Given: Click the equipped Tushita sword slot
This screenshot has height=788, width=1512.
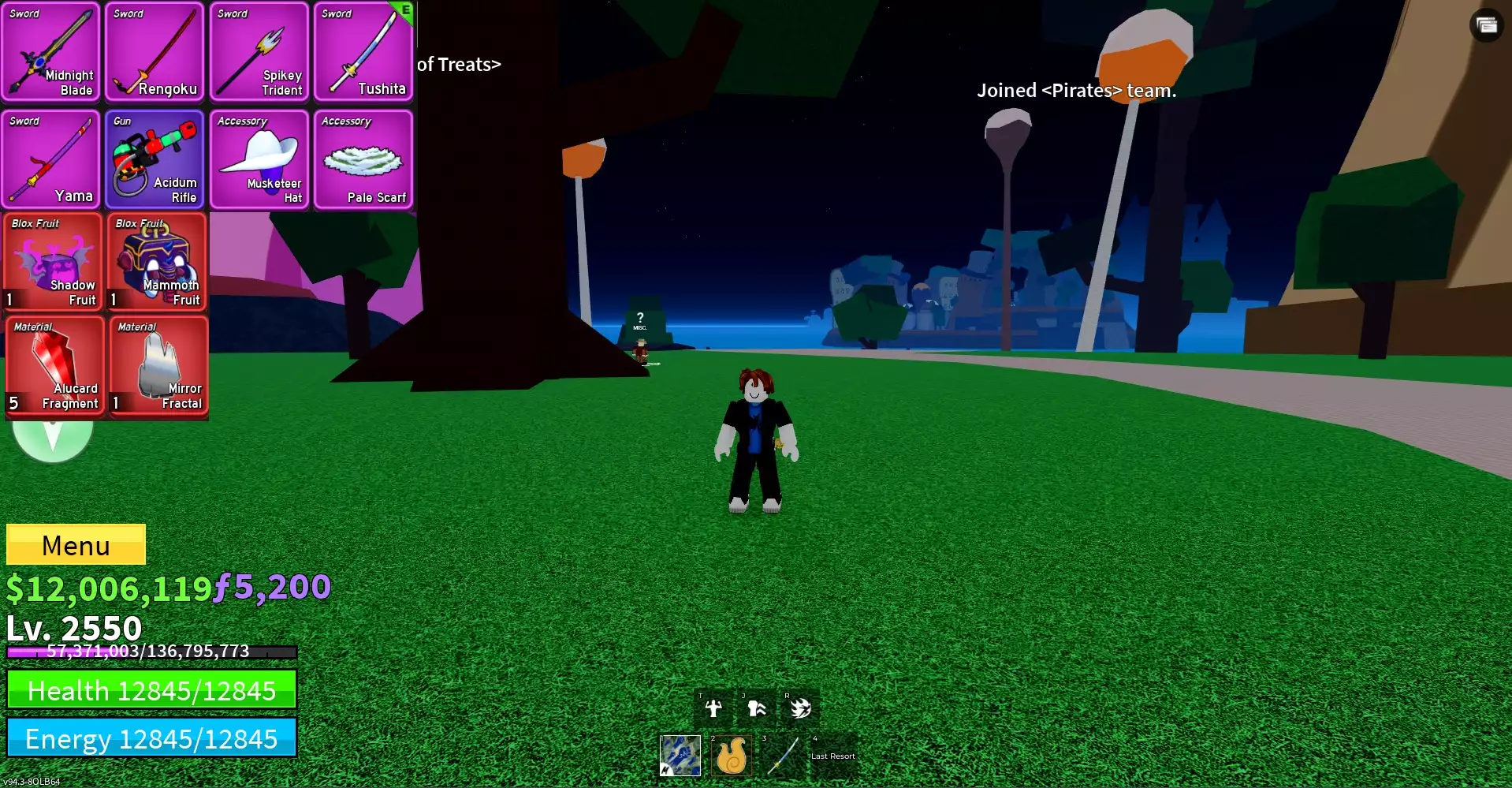Looking at the screenshot, I should click(x=363, y=52).
